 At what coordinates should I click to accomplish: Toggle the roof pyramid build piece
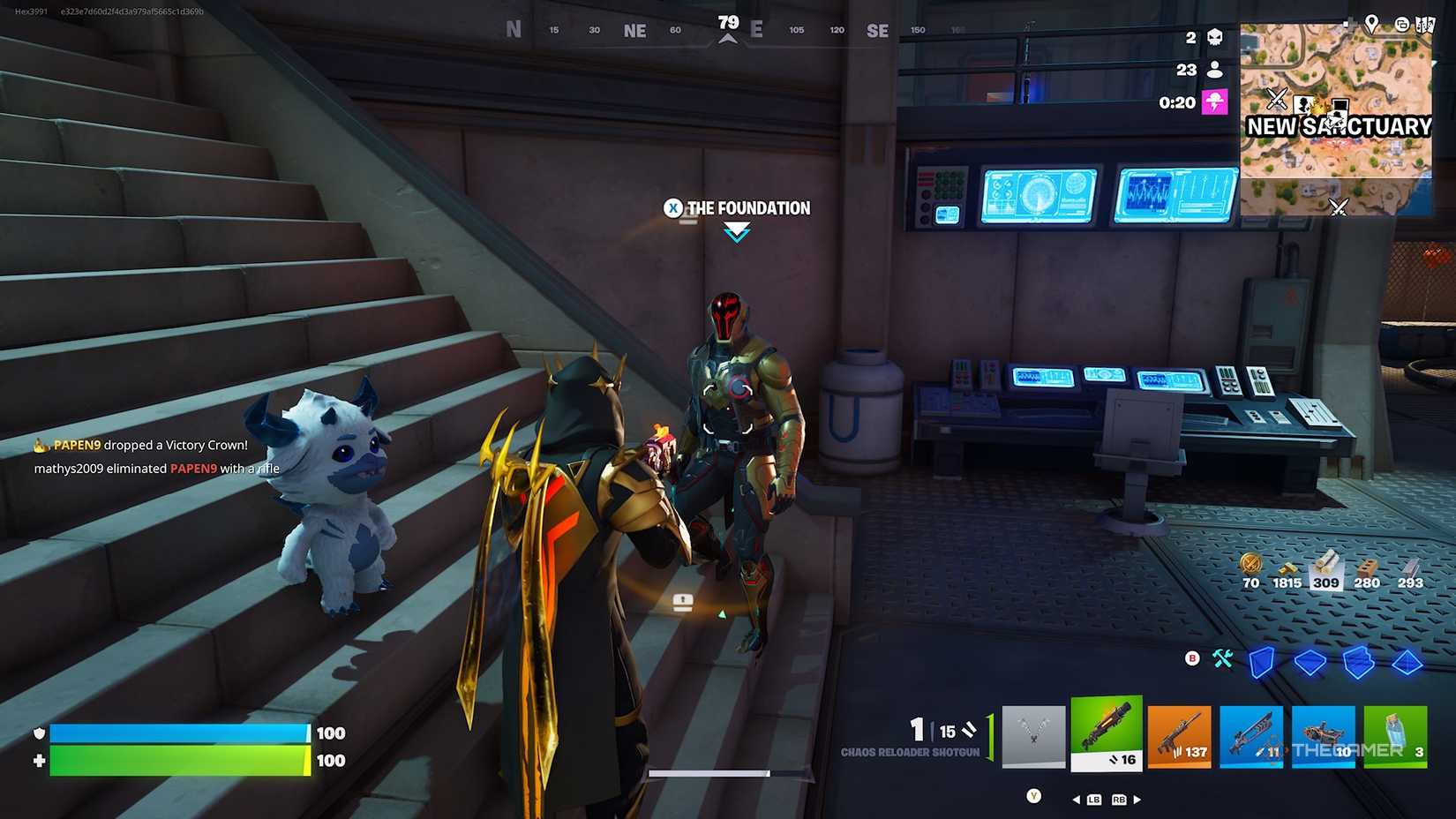(x=1408, y=662)
